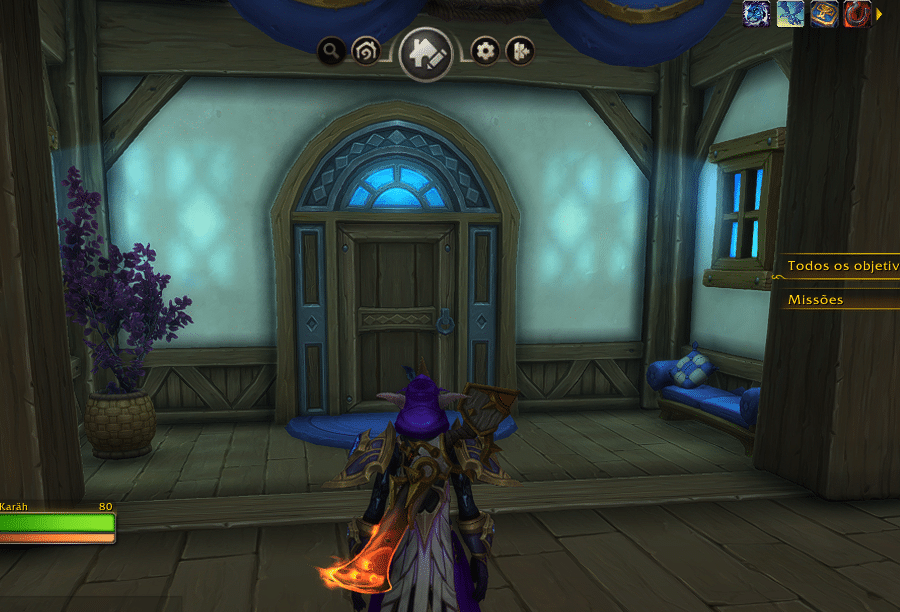This screenshot has width=900, height=612.
Task: Click the blue gryphon buff icon
Action: point(790,13)
